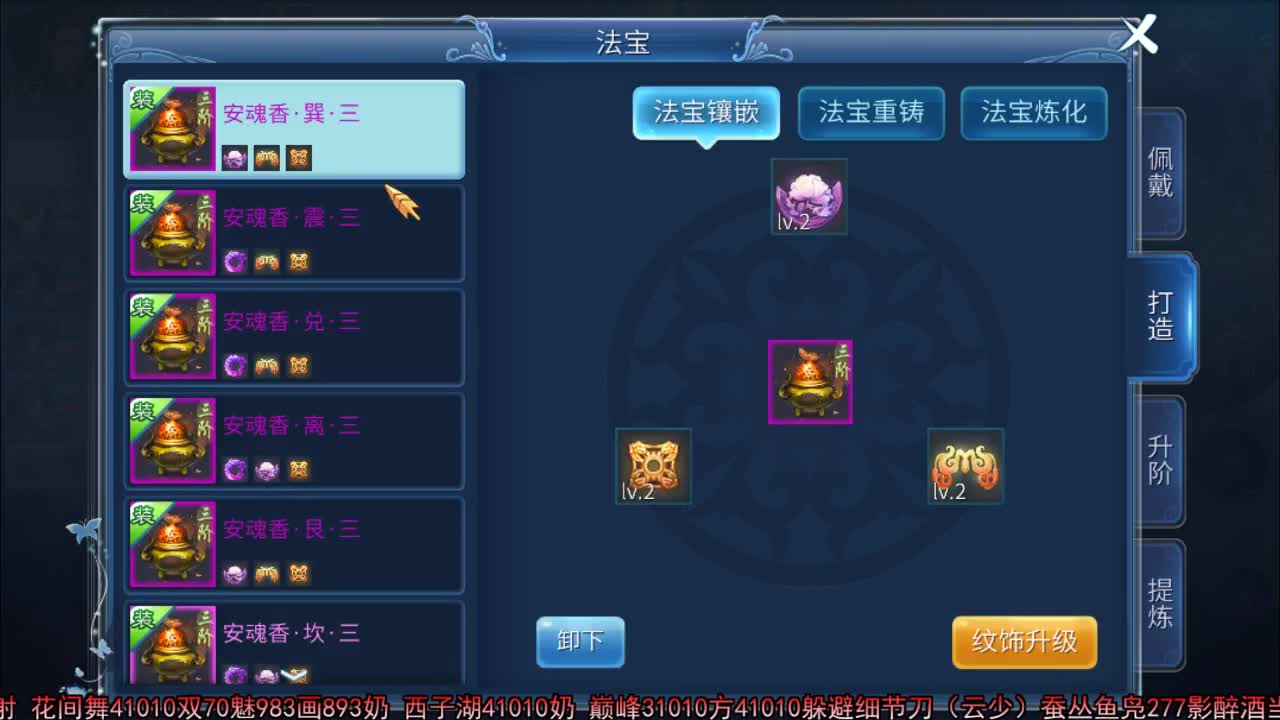The width and height of the screenshot is (1280, 720).
Task: Click the pink gem under 安魂香·离·三
Action: 267,470
